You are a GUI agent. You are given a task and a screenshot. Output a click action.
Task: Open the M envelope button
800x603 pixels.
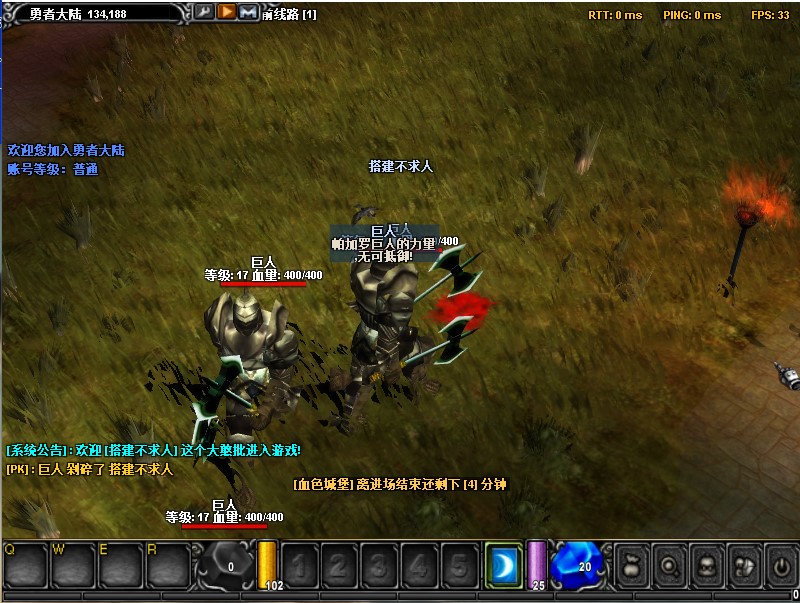click(248, 12)
